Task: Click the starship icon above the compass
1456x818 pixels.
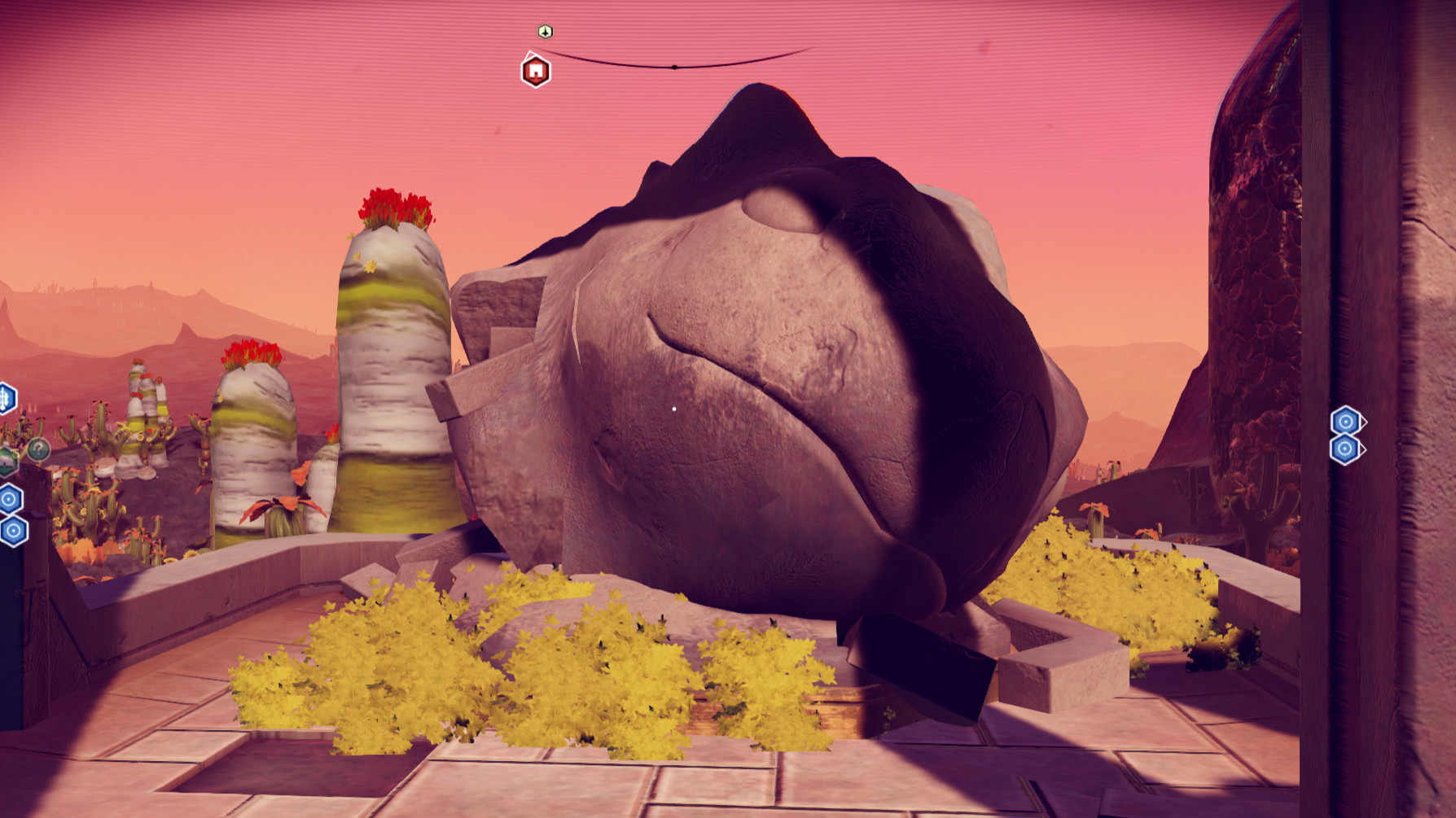Action: coord(546,32)
